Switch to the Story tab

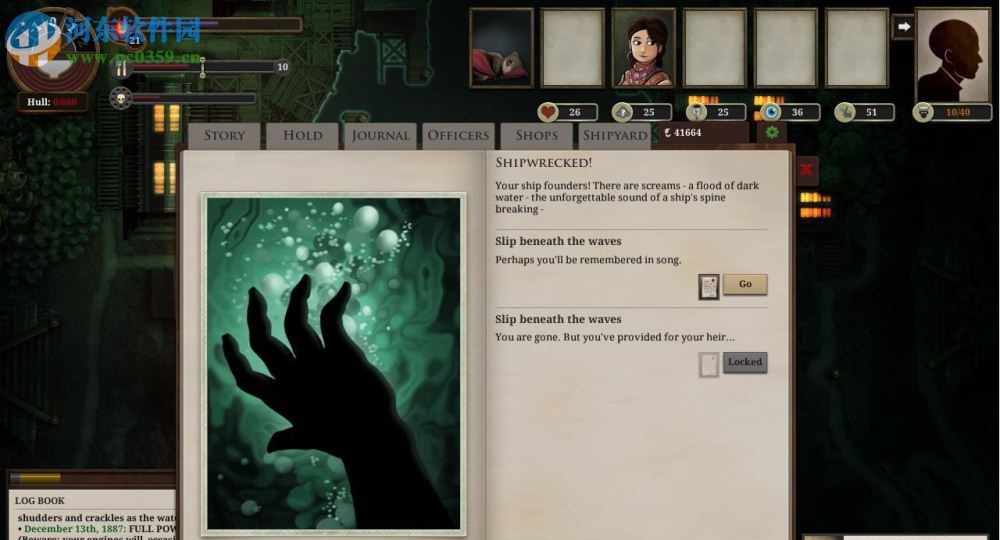pyautogui.click(x=224, y=136)
